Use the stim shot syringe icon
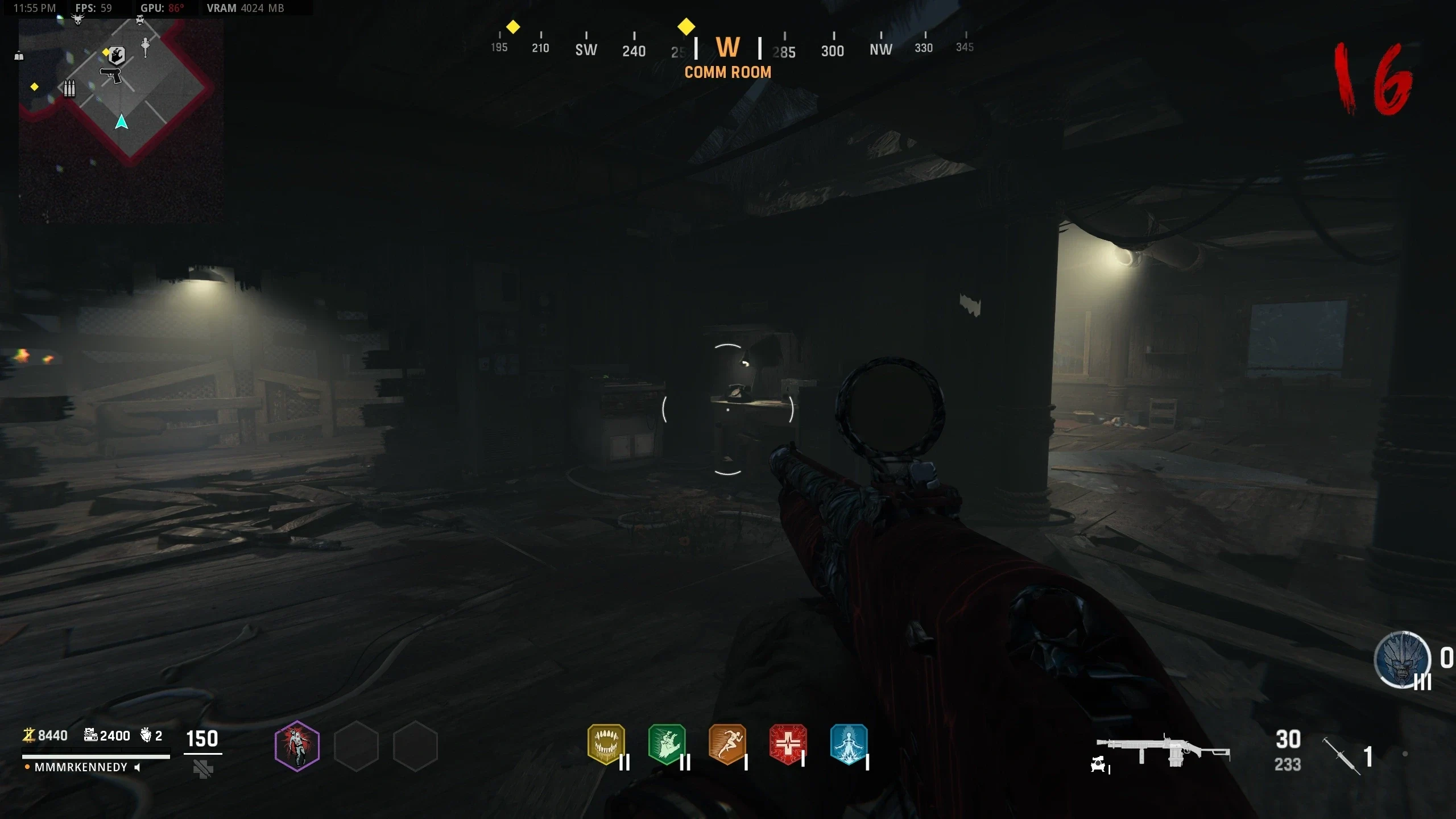The image size is (1456, 819). (x=1341, y=755)
